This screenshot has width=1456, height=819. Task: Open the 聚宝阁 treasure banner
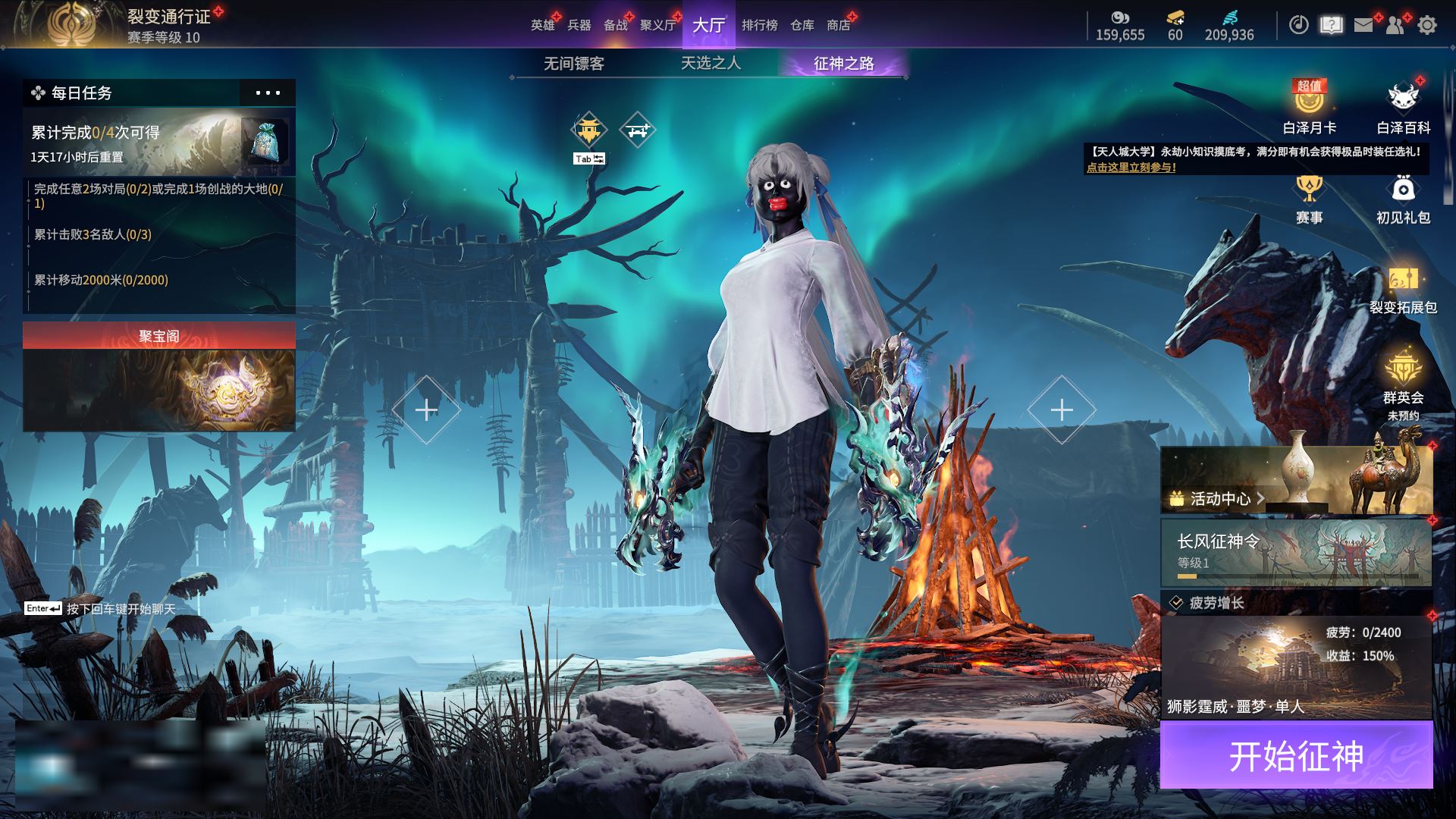click(159, 377)
